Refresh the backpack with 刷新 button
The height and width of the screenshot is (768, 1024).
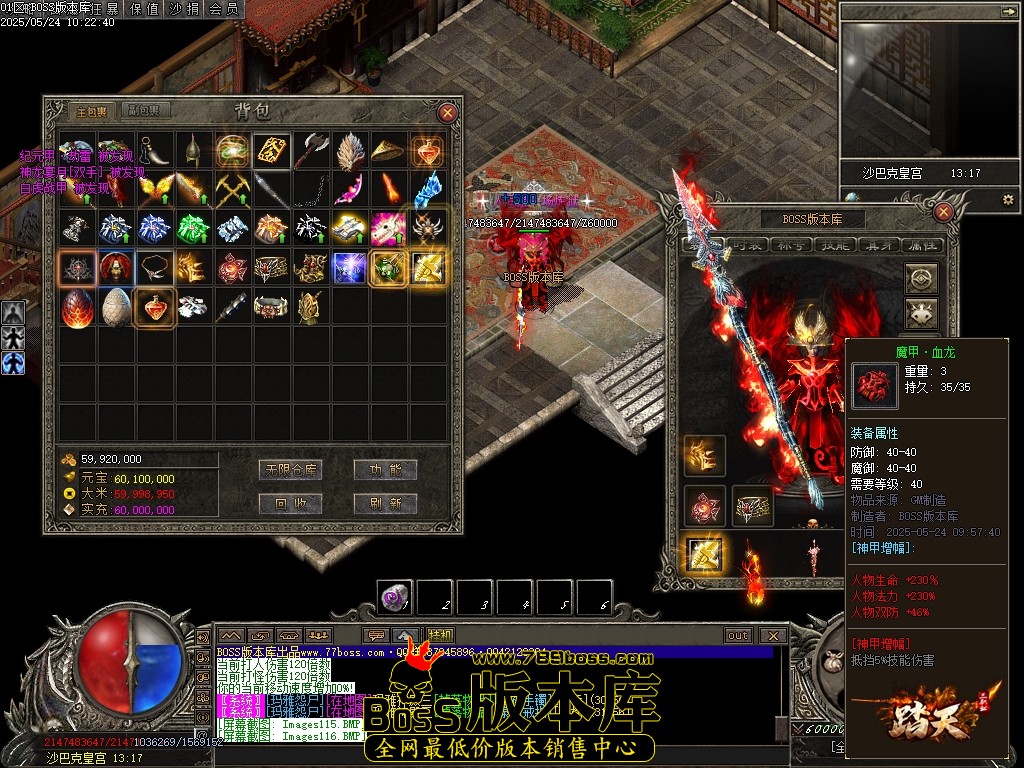tap(385, 503)
